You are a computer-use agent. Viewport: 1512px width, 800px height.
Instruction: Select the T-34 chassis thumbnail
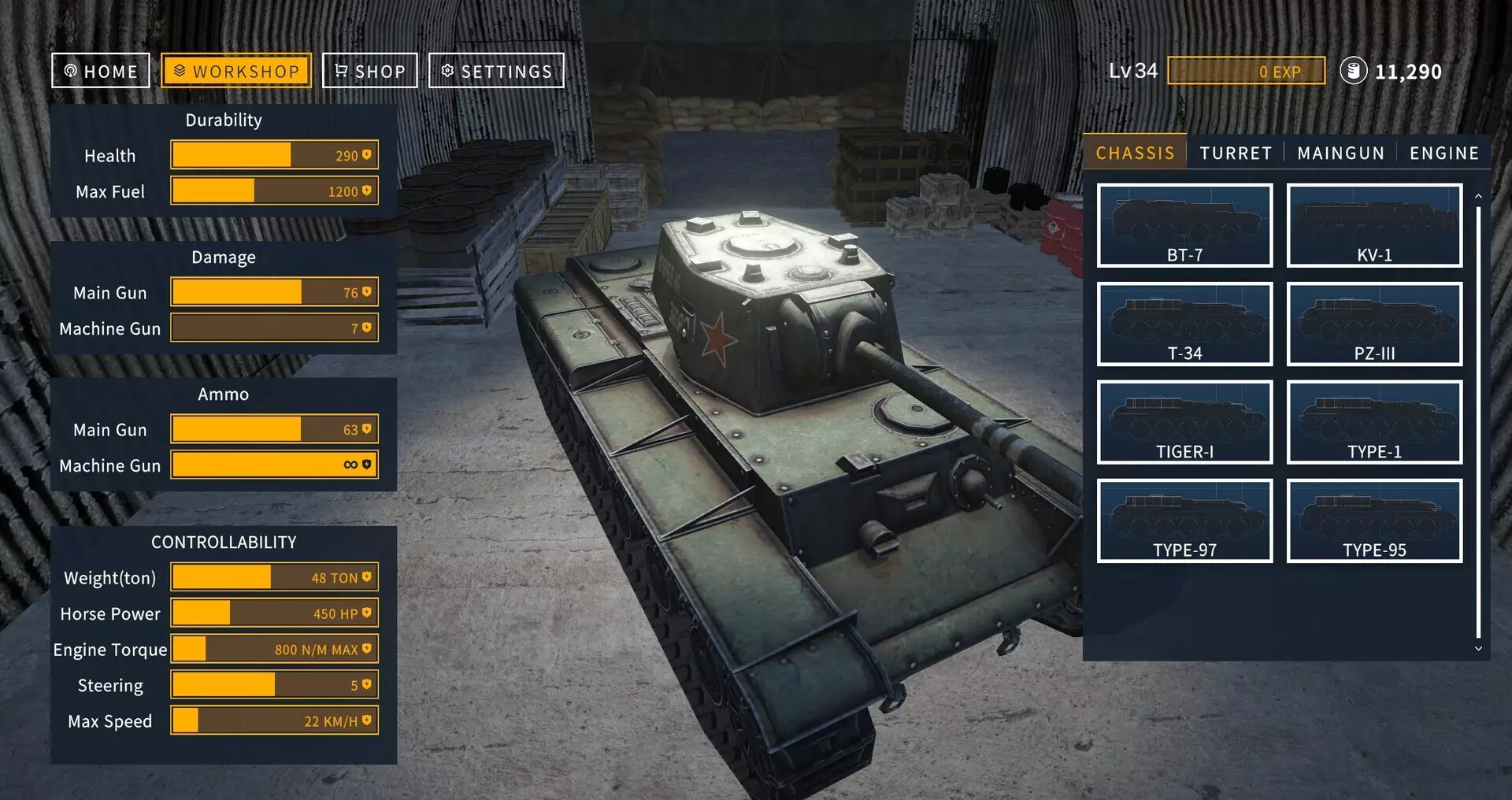coord(1184,323)
